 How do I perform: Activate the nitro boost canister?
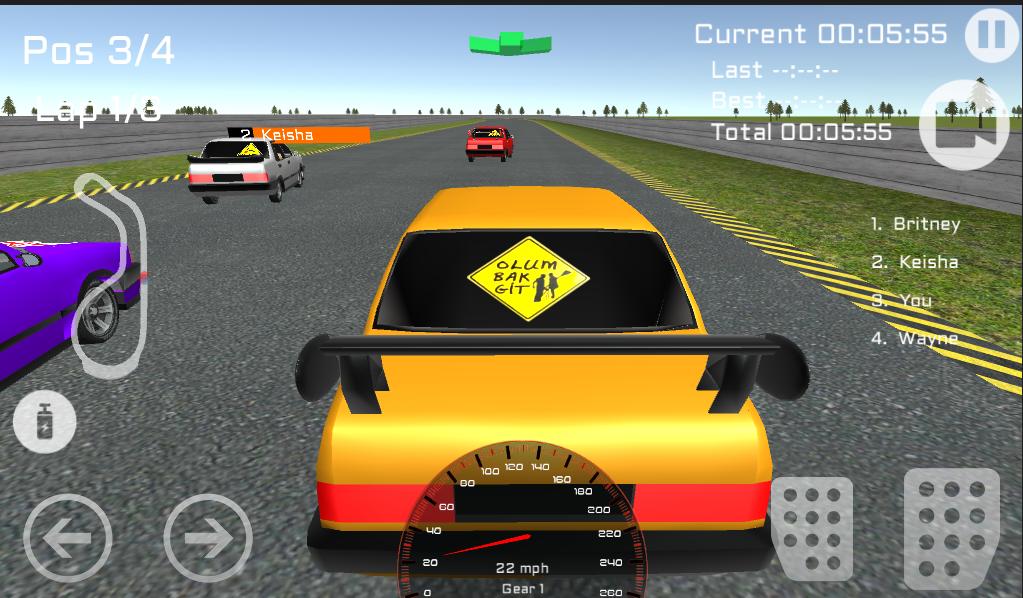pyautogui.click(x=44, y=422)
